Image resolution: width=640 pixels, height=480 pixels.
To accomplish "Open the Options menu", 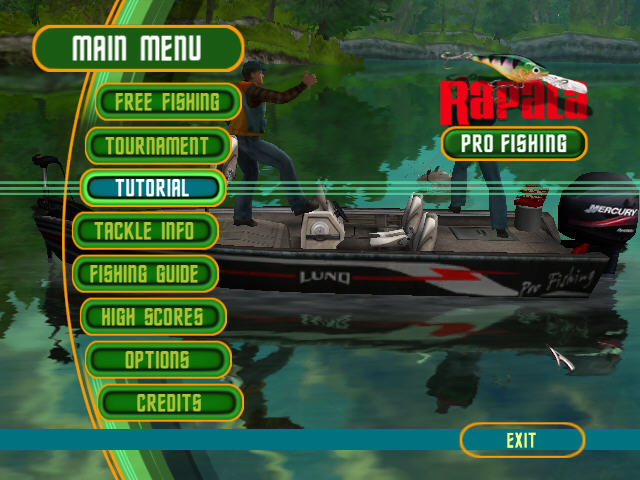I will [158, 360].
